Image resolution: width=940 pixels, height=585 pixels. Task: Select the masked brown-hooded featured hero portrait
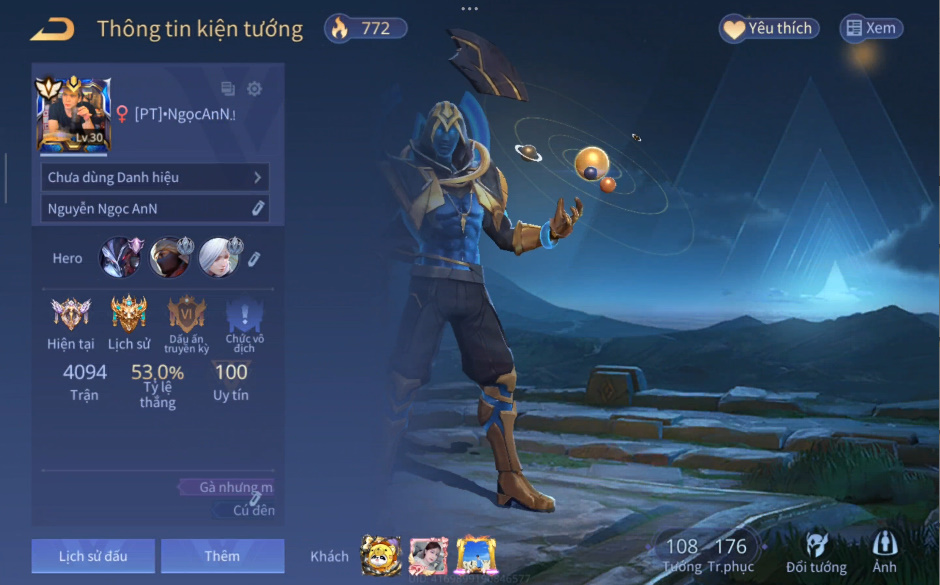(x=170, y=258)
